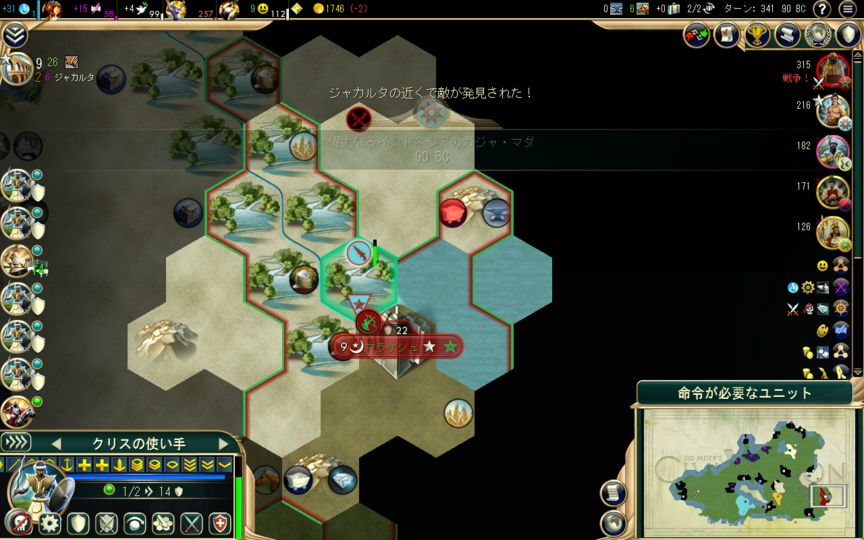Open the military overview shield icon at top
Viewport: 864px width, 540px height.
848,35
